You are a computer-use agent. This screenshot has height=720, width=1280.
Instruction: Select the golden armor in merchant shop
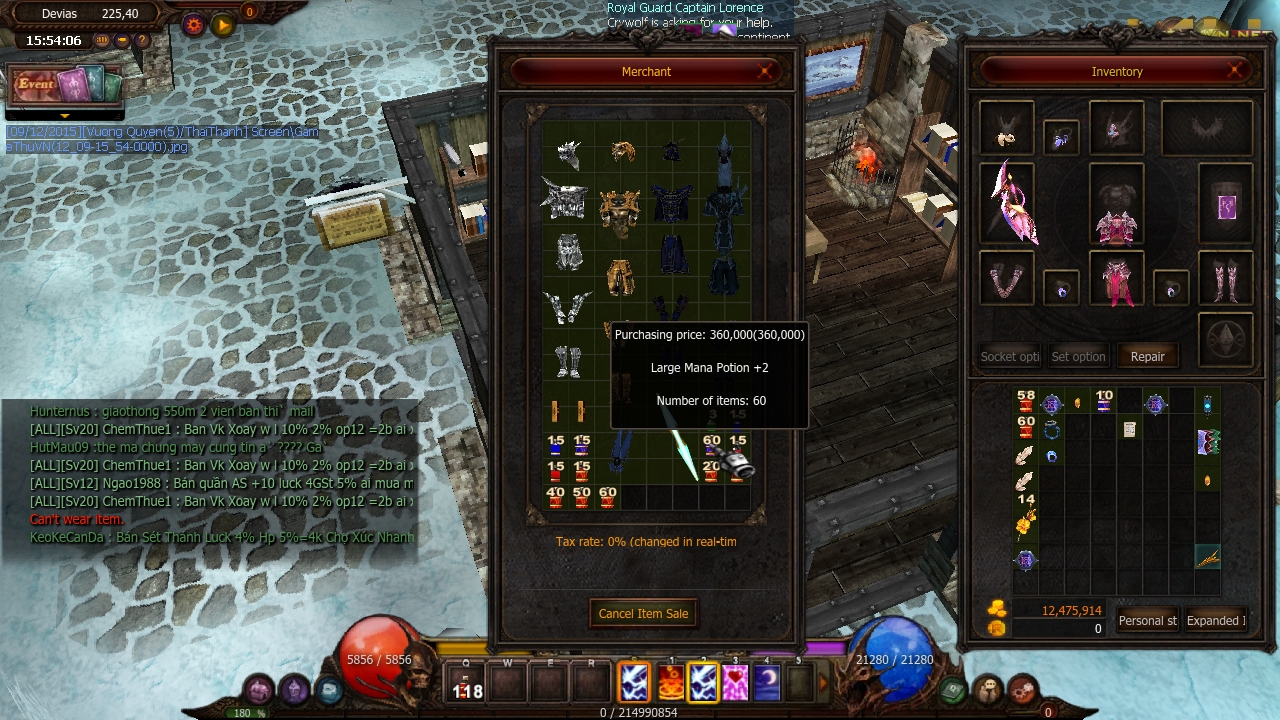pyautogui.click(x=620, y=208)
